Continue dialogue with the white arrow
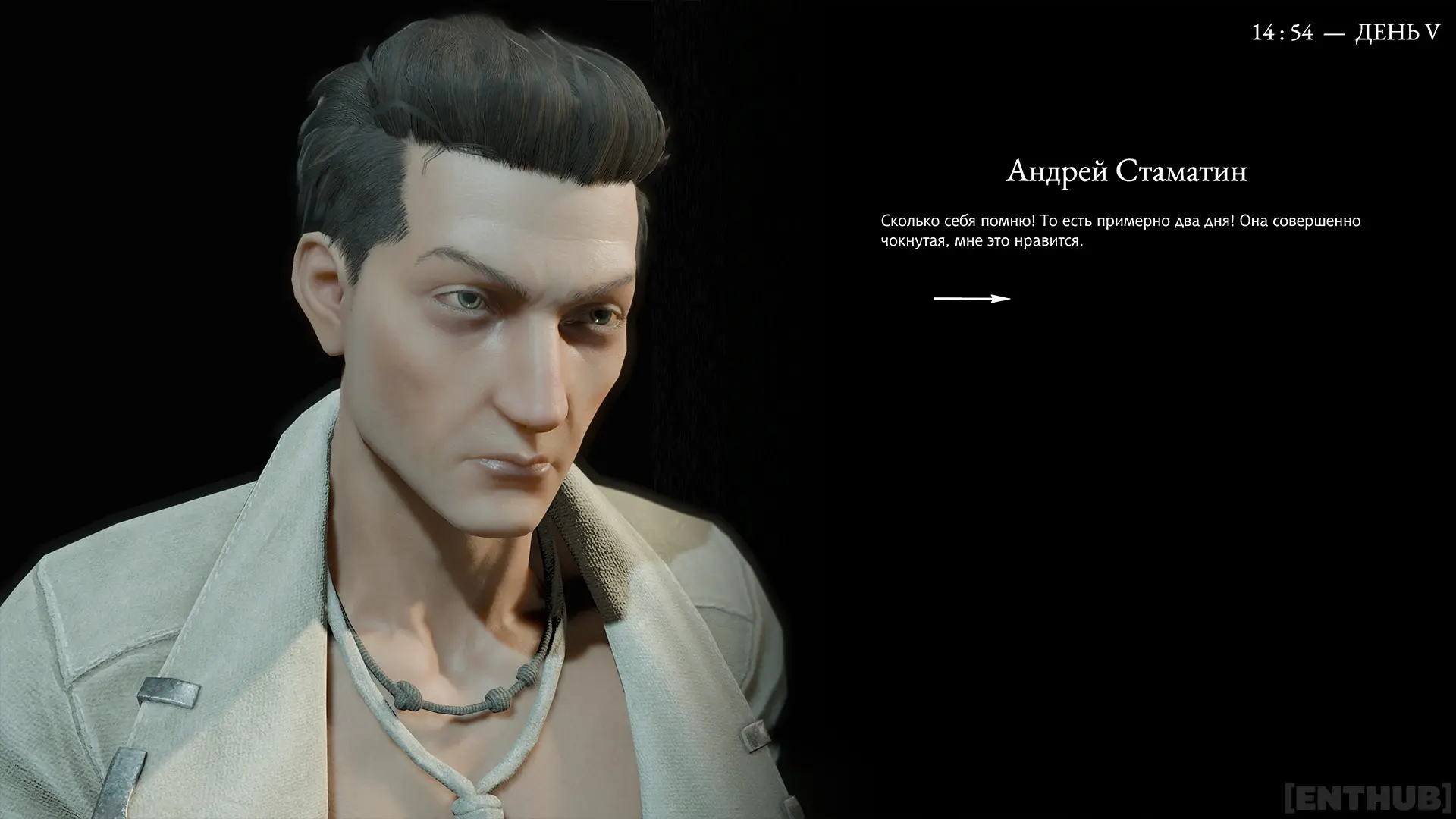 coord(971,299)
